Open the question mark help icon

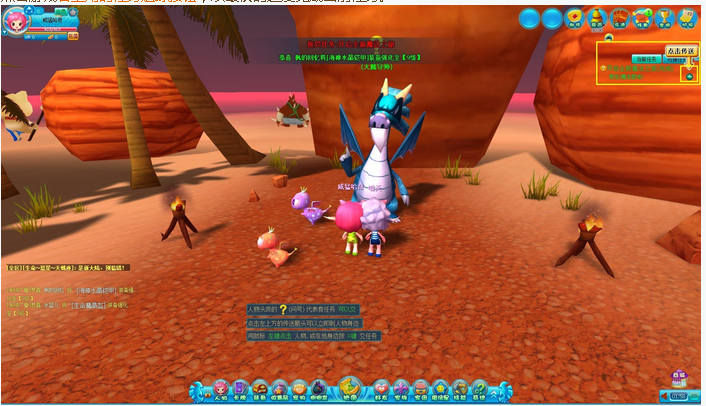479,390
